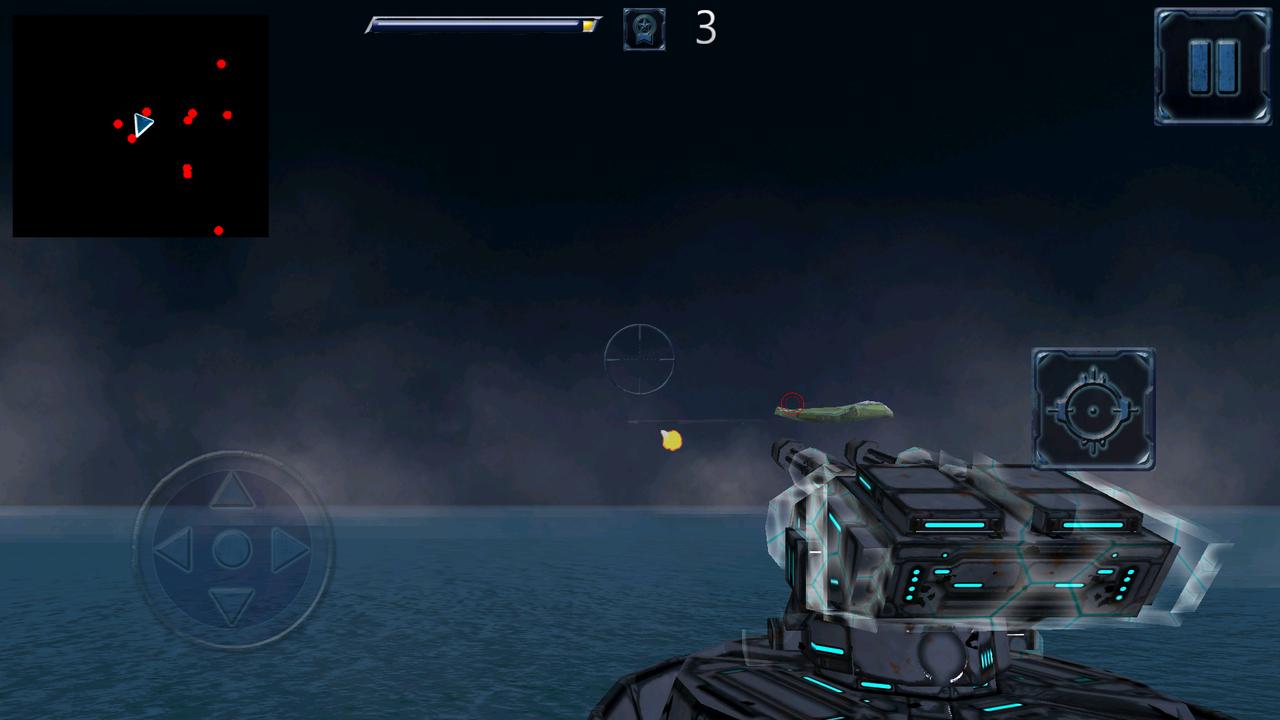Tap the center of the movement joystick
Viewport: 1280px width, 720px height.
232,548
